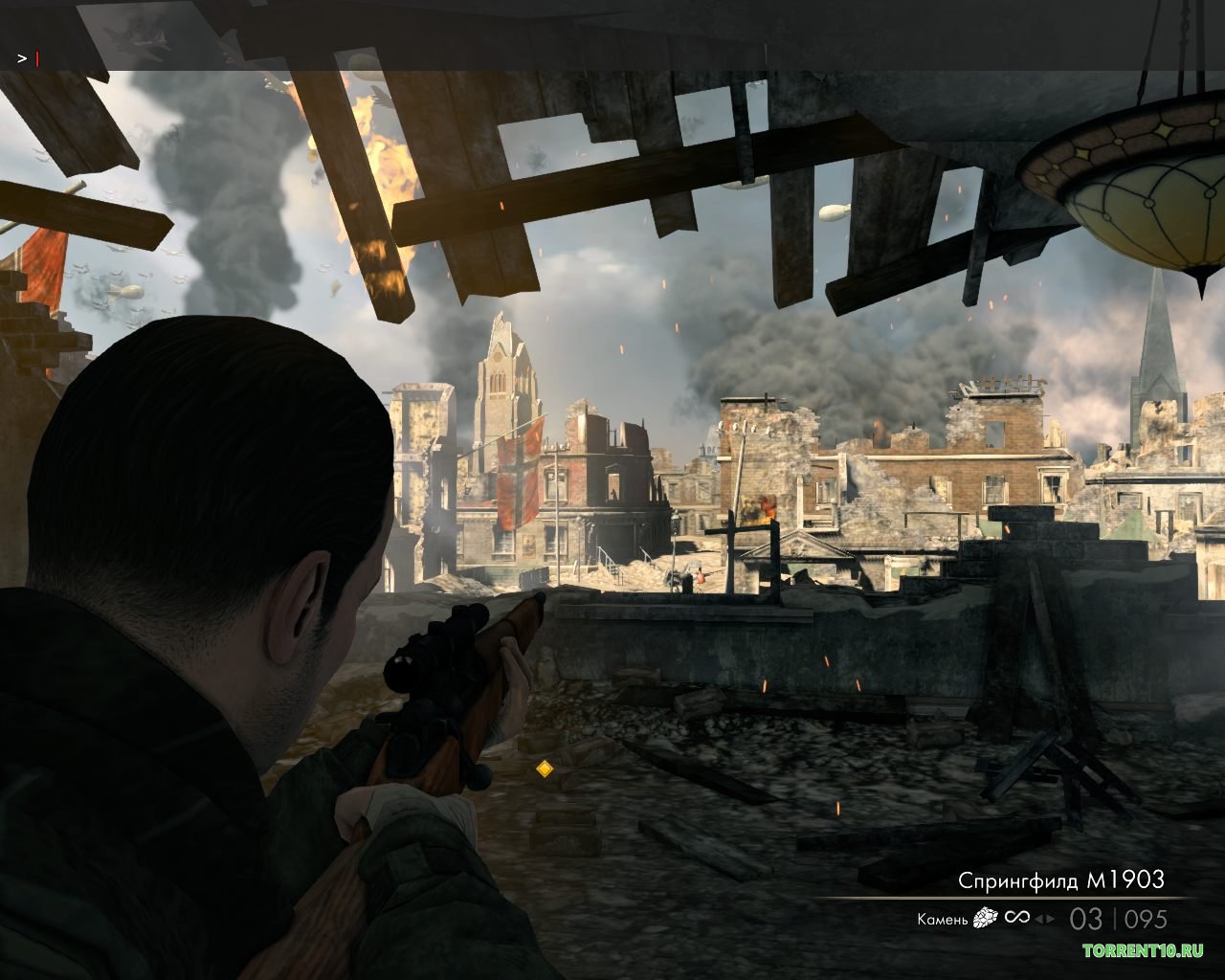Click the Спрингфилд M1903 weapon label

click(1061, 880)
